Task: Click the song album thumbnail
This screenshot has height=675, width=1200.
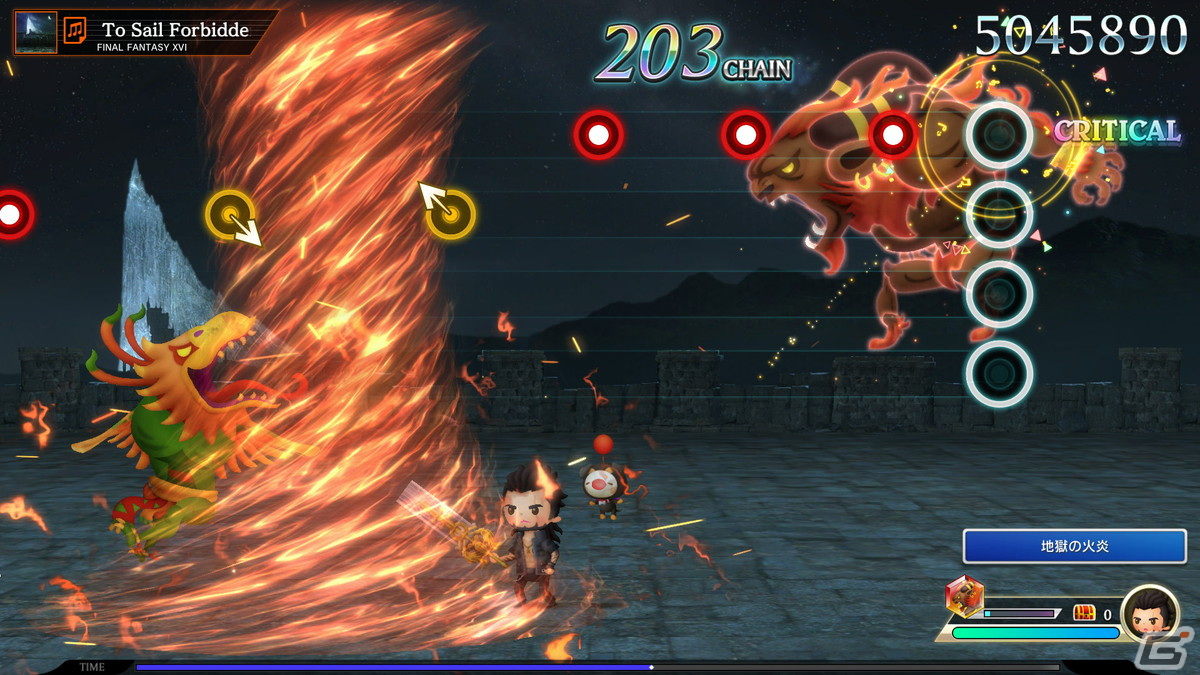Action: point(36,32)
